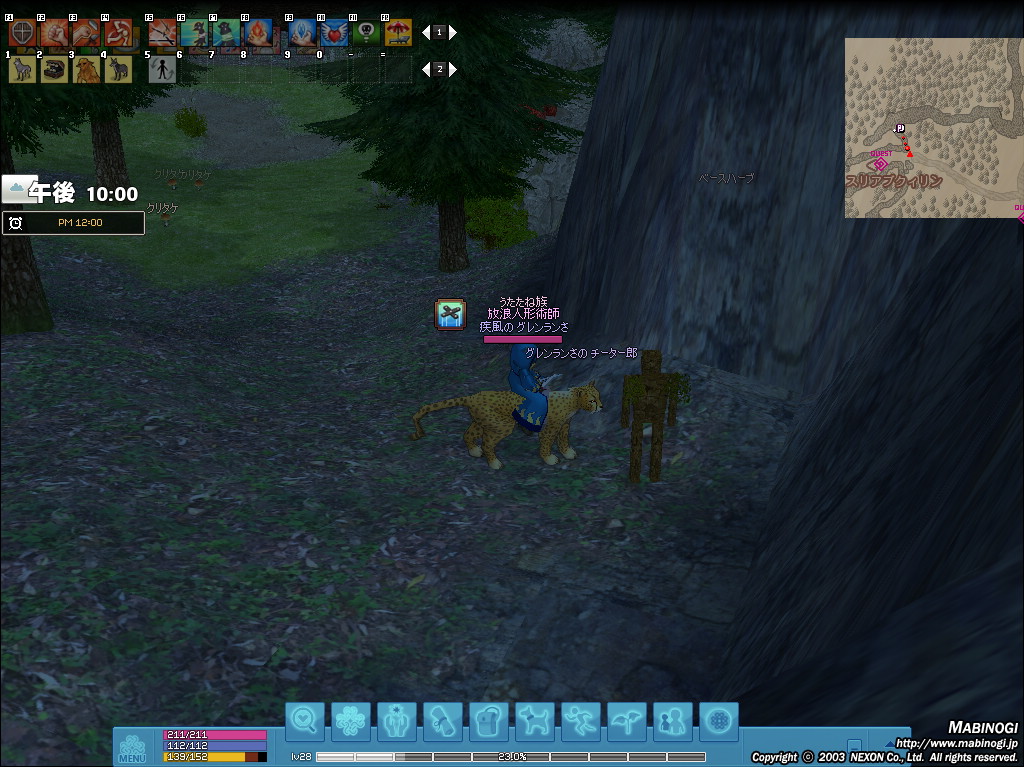The height and width of the screenshot is (767, 1024).
Task: Use the winged heart skill icon
Action: (335, 33)
